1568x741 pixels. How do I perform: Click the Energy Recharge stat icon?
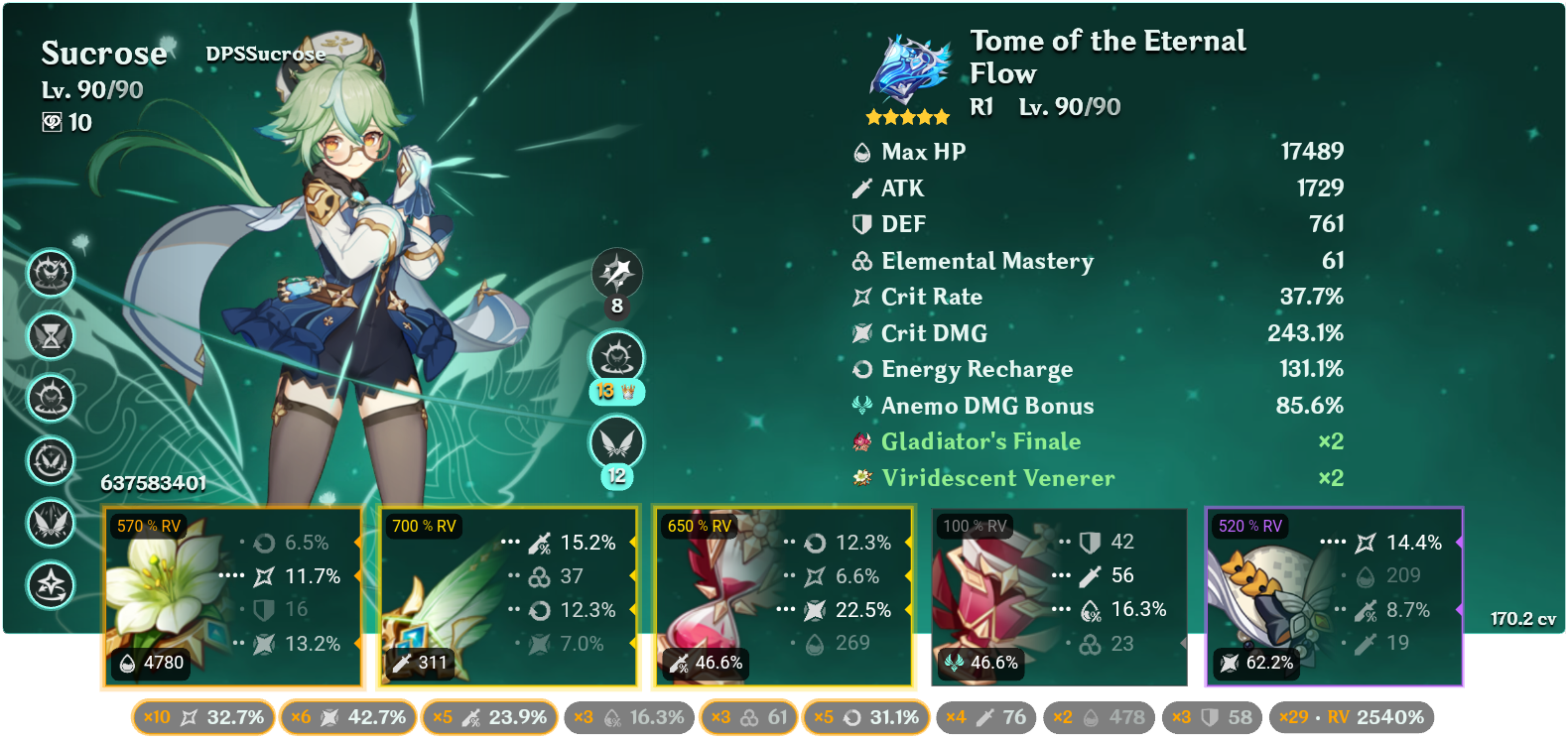[x=859, y=369]
